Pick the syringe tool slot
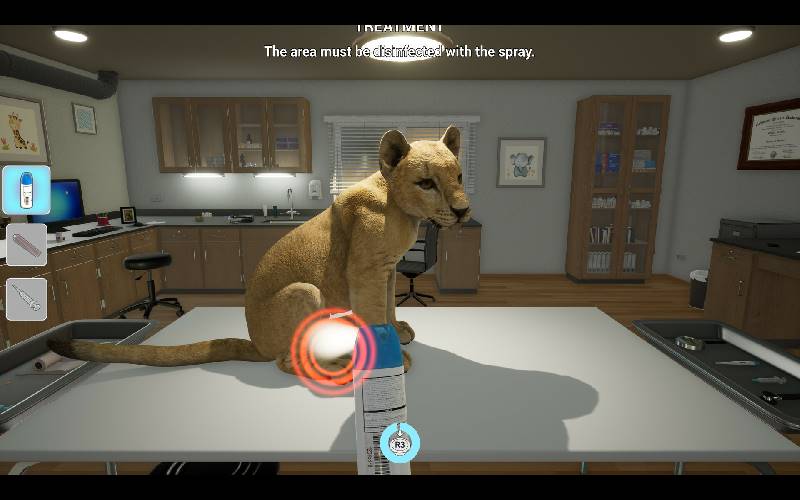Viewport: 800px width, 500px height. 27,299
